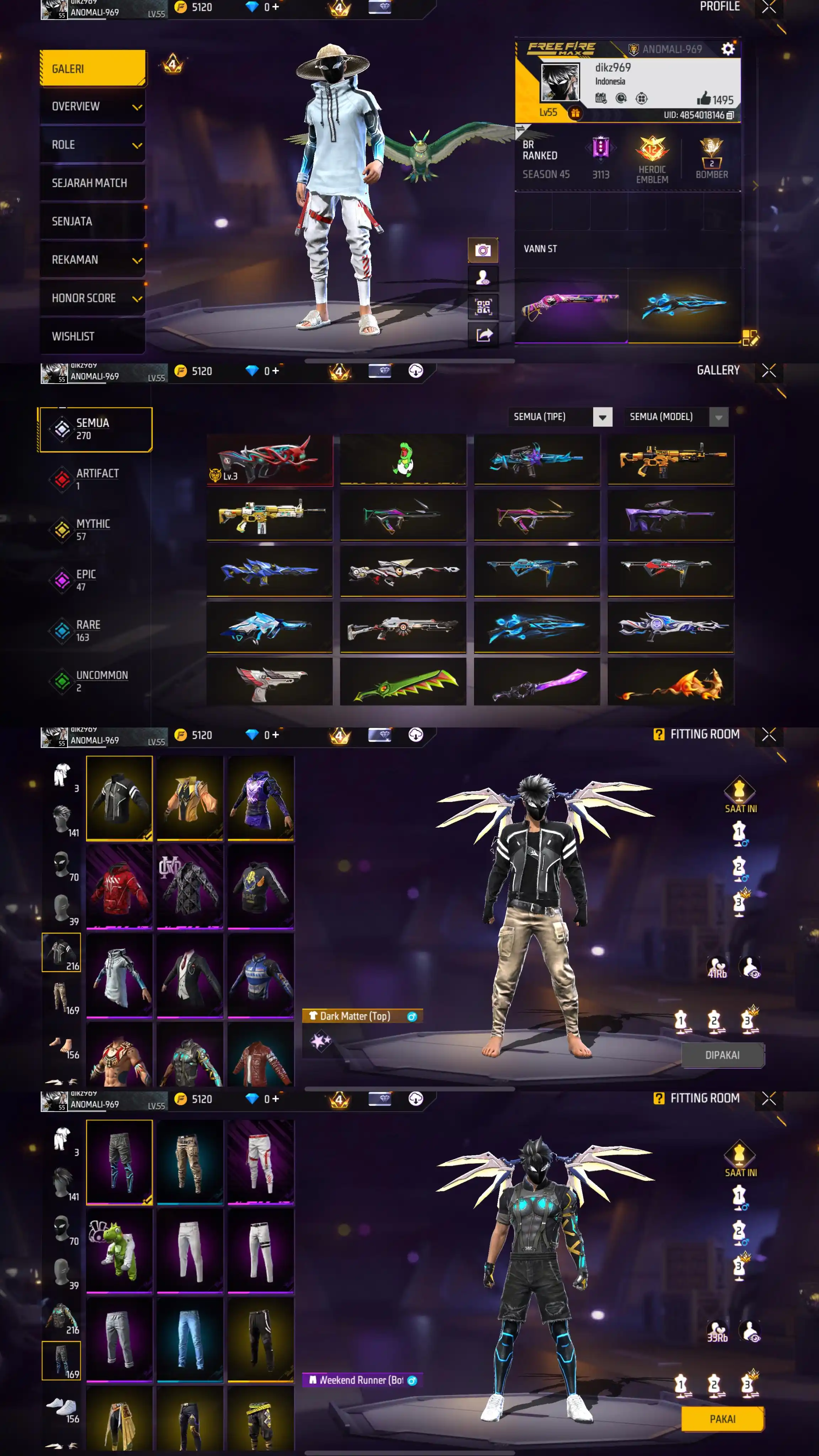Image resolution: width=819 pixels, height=1456 pixels.
Task: Go to the SENJATA menu
Action: 93,221
